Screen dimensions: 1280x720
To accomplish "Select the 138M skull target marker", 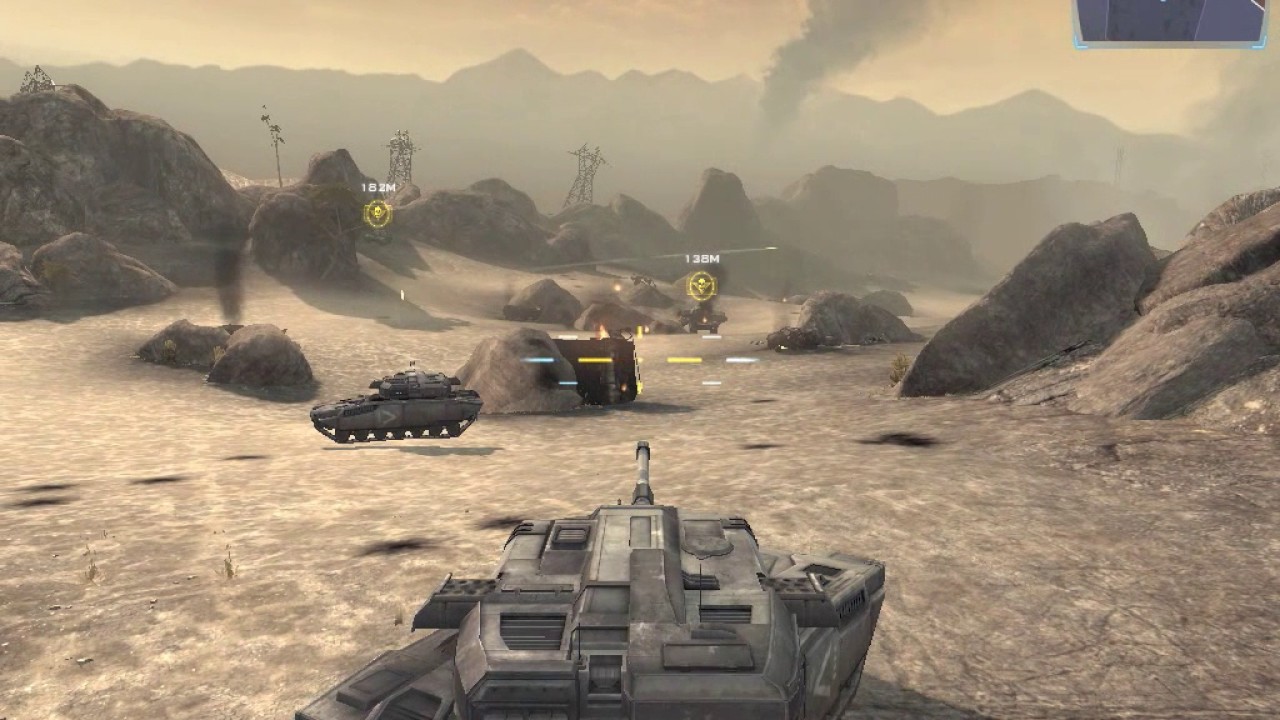I will coord(701,286).
